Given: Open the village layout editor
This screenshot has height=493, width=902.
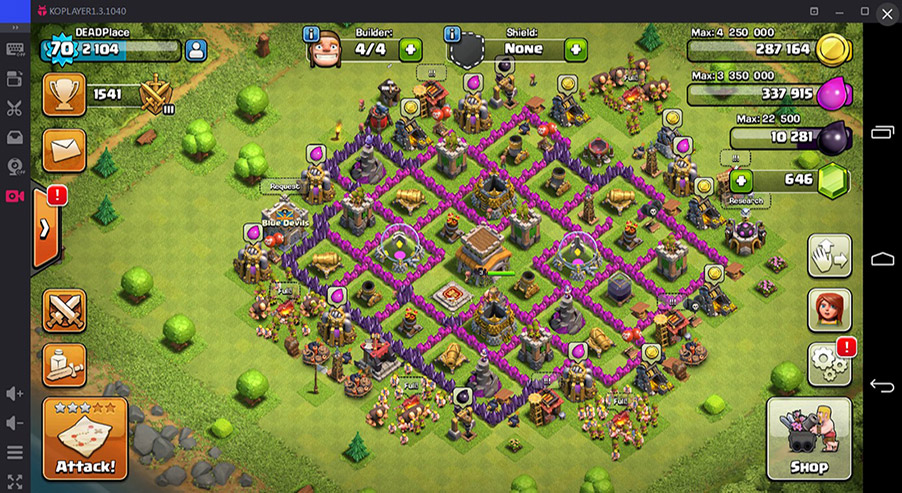Looking at the screenshot, I should (829, 256).
